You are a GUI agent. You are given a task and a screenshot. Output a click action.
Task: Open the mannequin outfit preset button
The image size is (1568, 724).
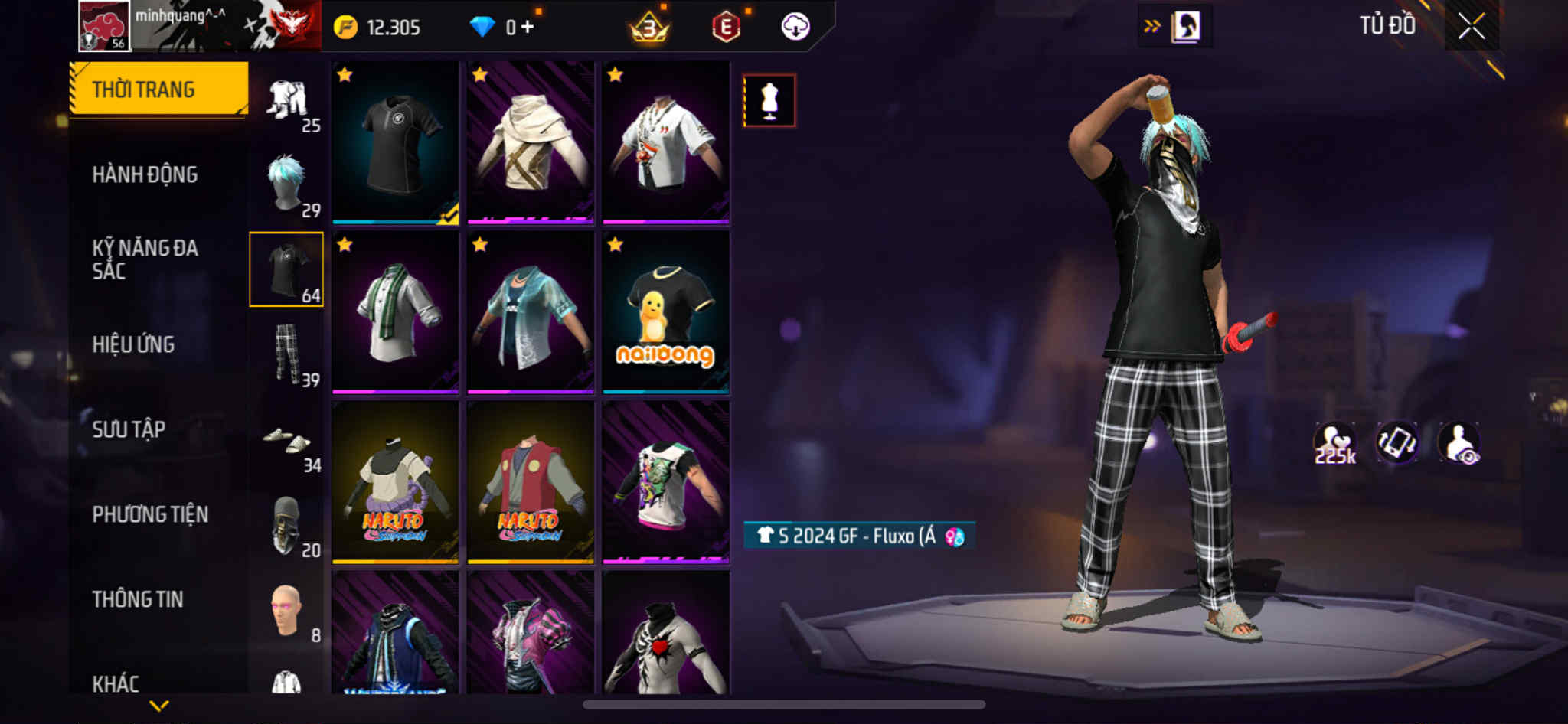(x=769, y=100)
